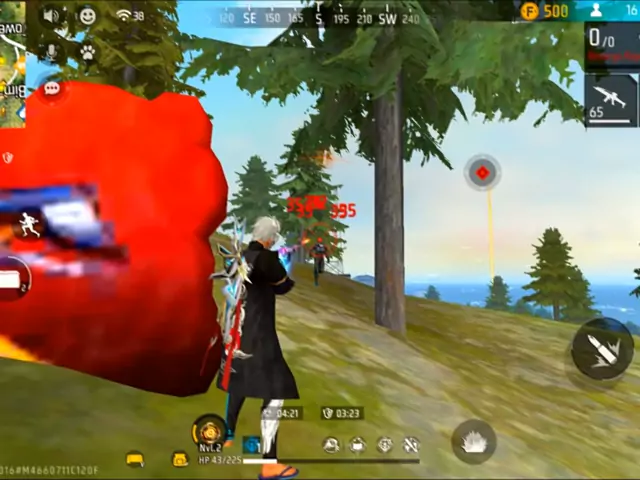Tap the gloo wall grenade button

[x=473, y=440]
